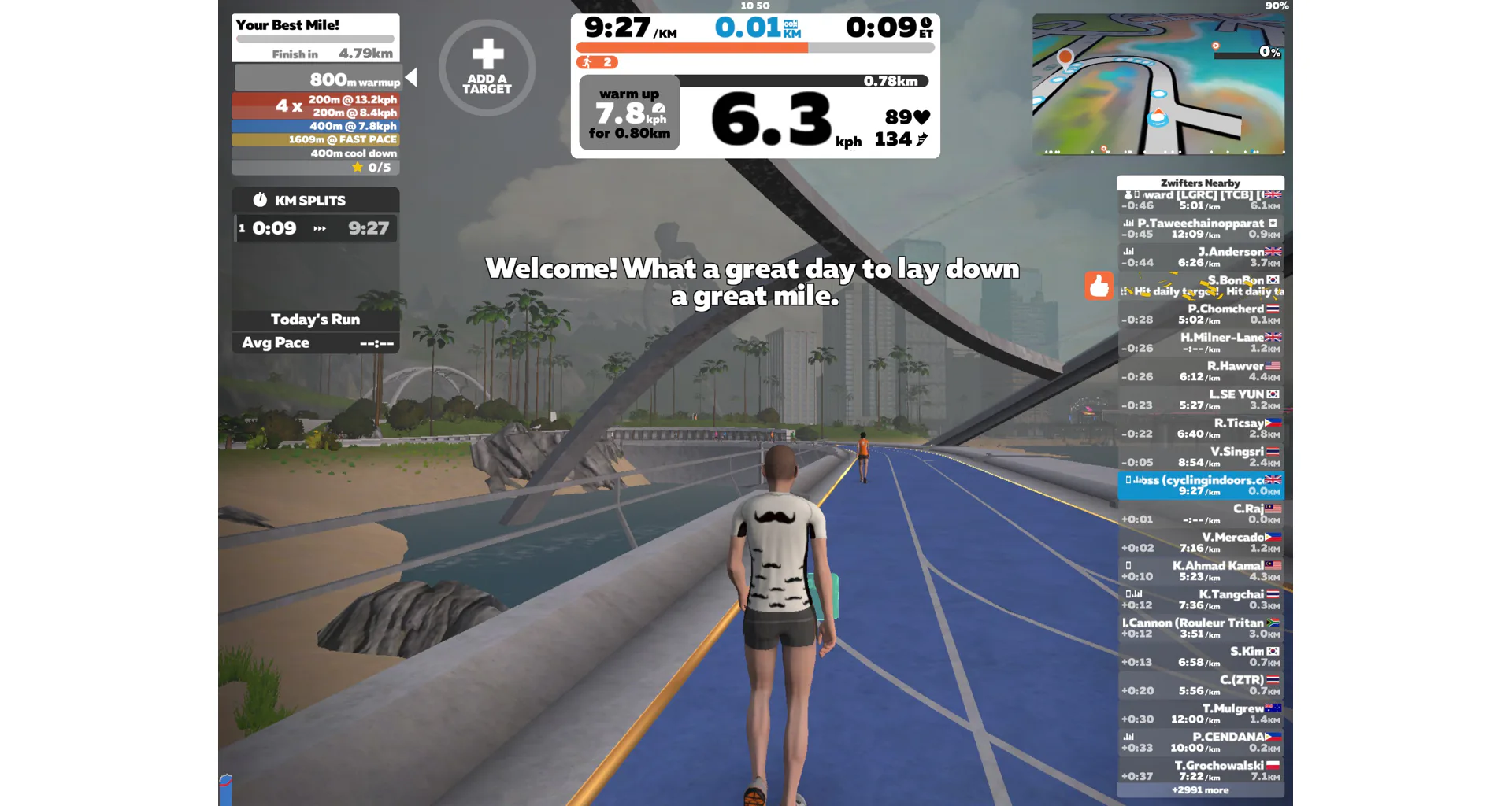
Task: Show the +2991 more Zwifters
Action: point(1200,790)
